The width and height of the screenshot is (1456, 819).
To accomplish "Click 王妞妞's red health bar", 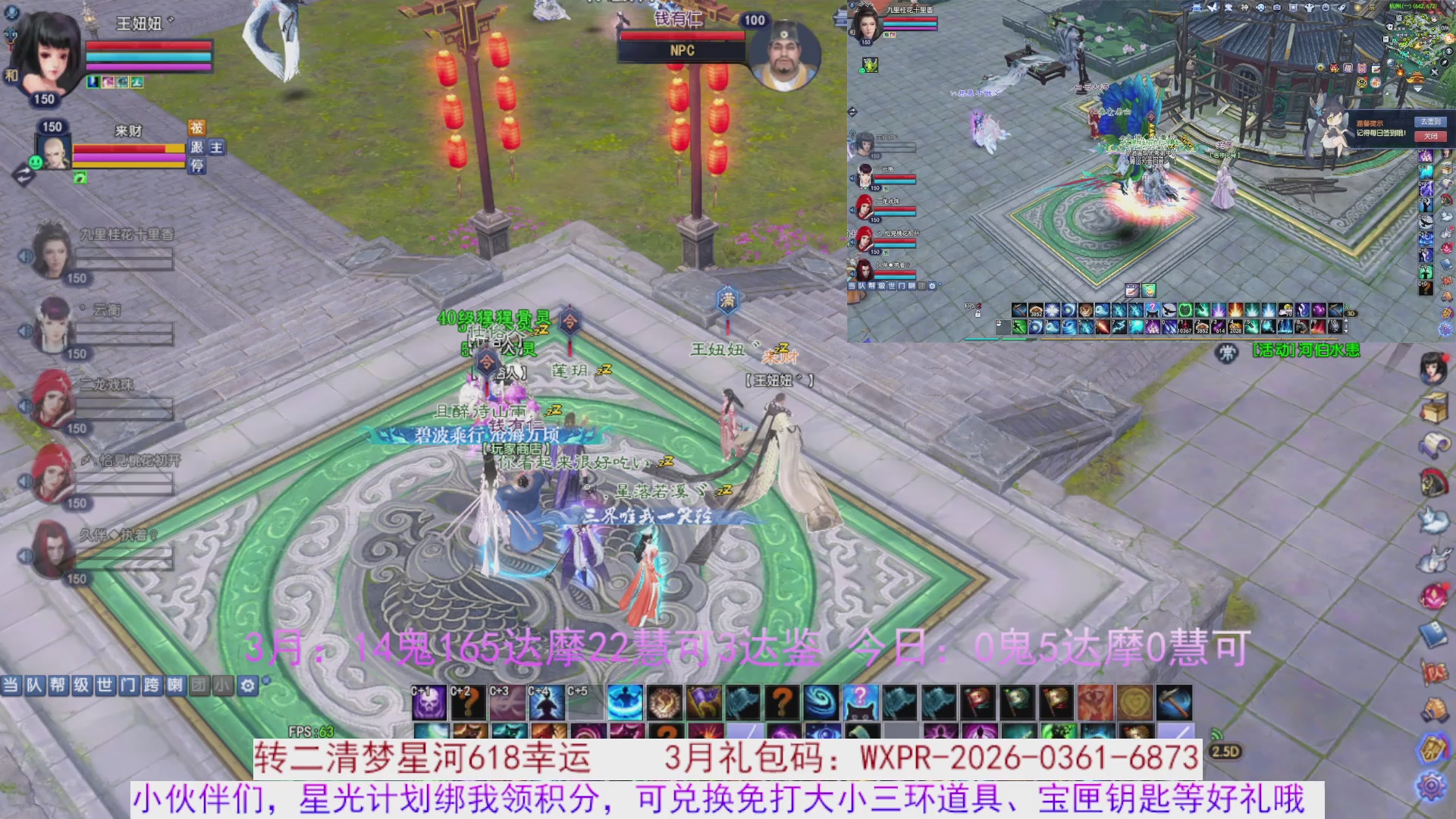I will tap(146, 46).
